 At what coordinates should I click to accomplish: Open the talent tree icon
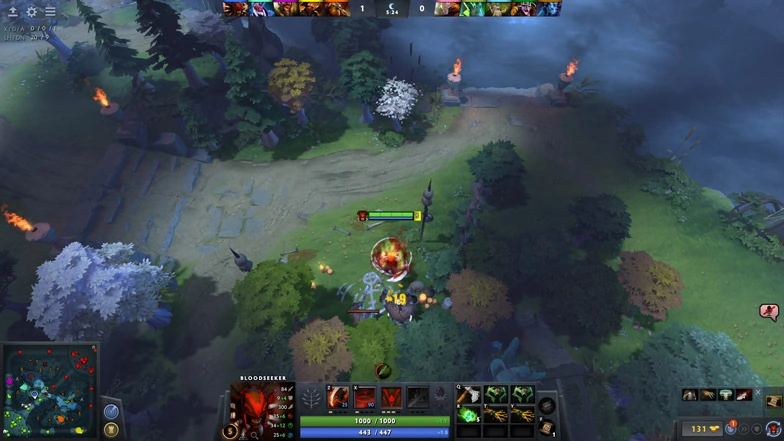click(311, 399)
